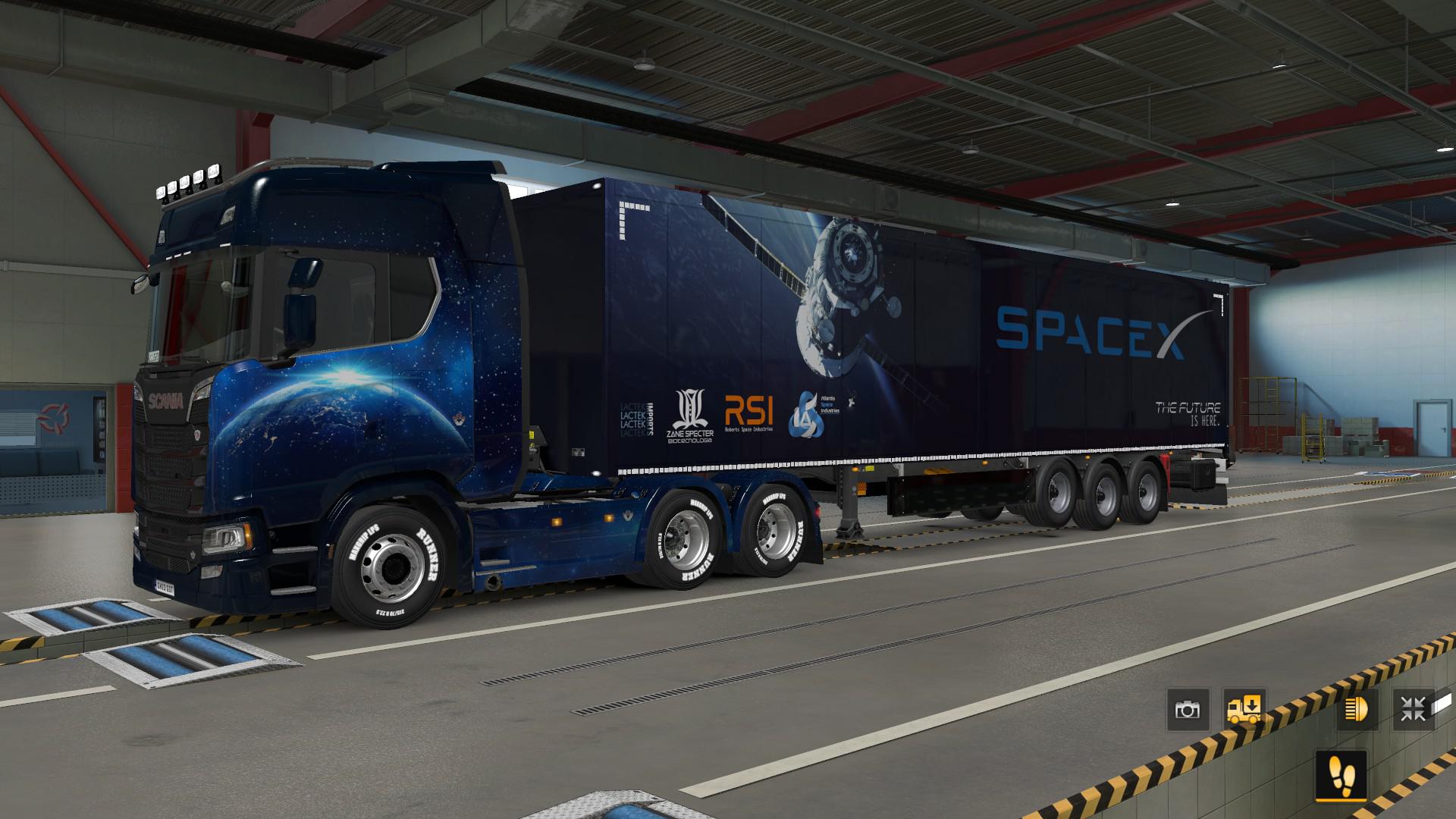Activate the footprints walk mode button
The image size is (1456, 819).
tap(1341, 774)
